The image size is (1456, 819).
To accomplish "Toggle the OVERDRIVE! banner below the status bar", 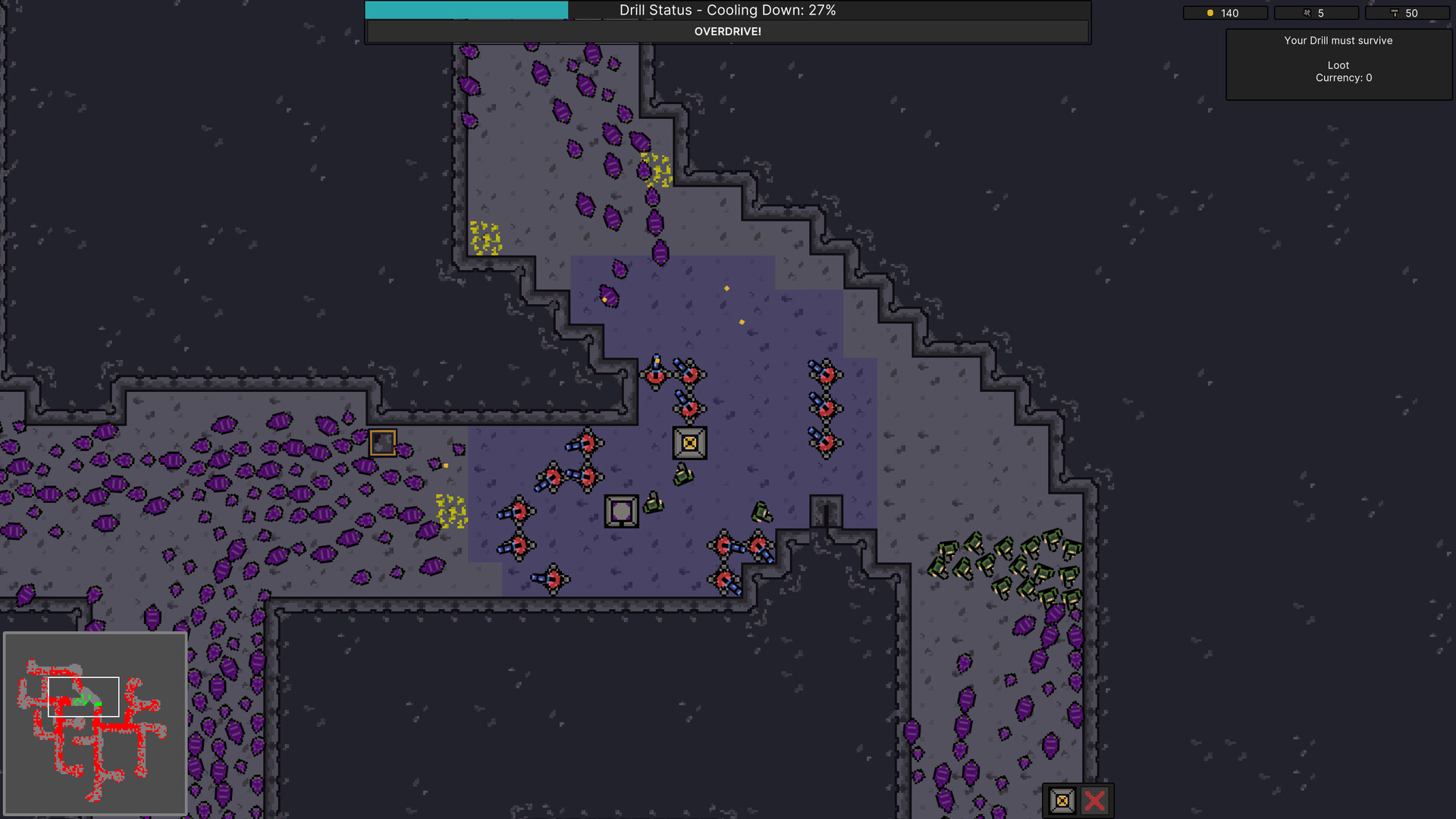I will [727, 32].
